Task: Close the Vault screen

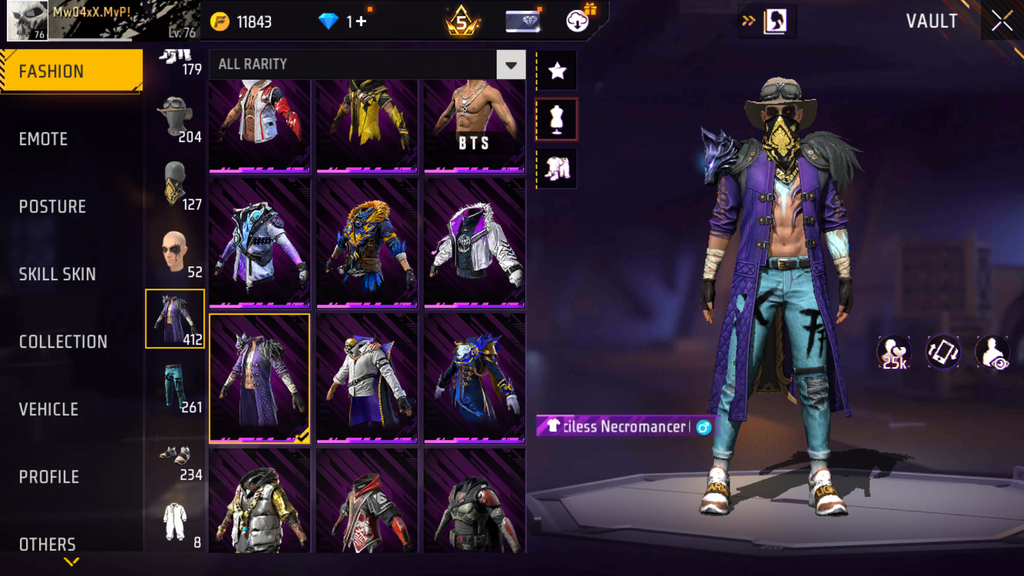Action: 1001,21
